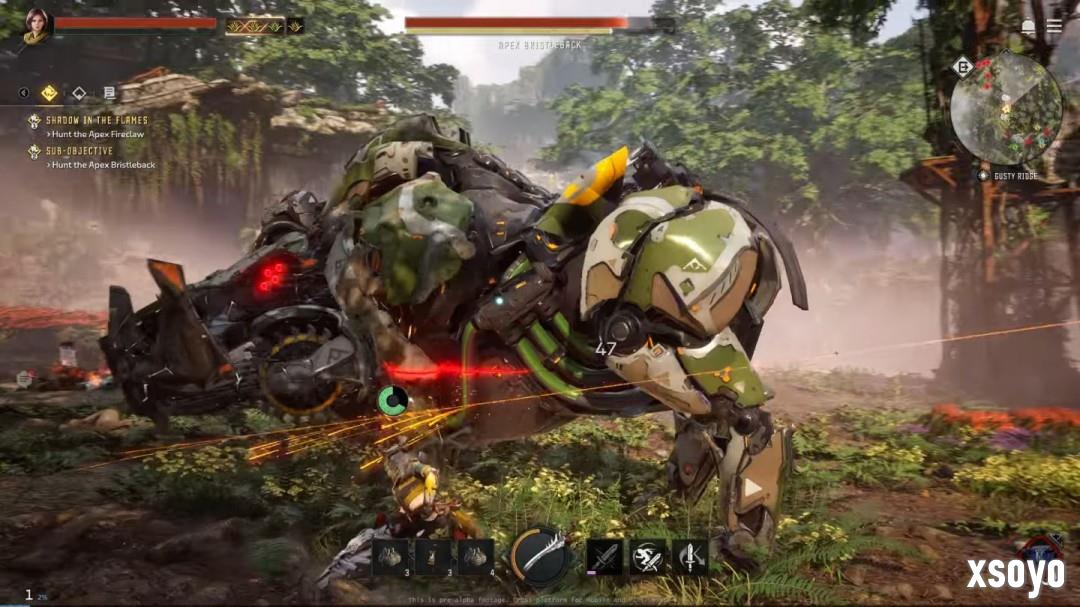Click the player character portrait
This screenshot has height=607, width=1080.
click(x=37, y=25)
